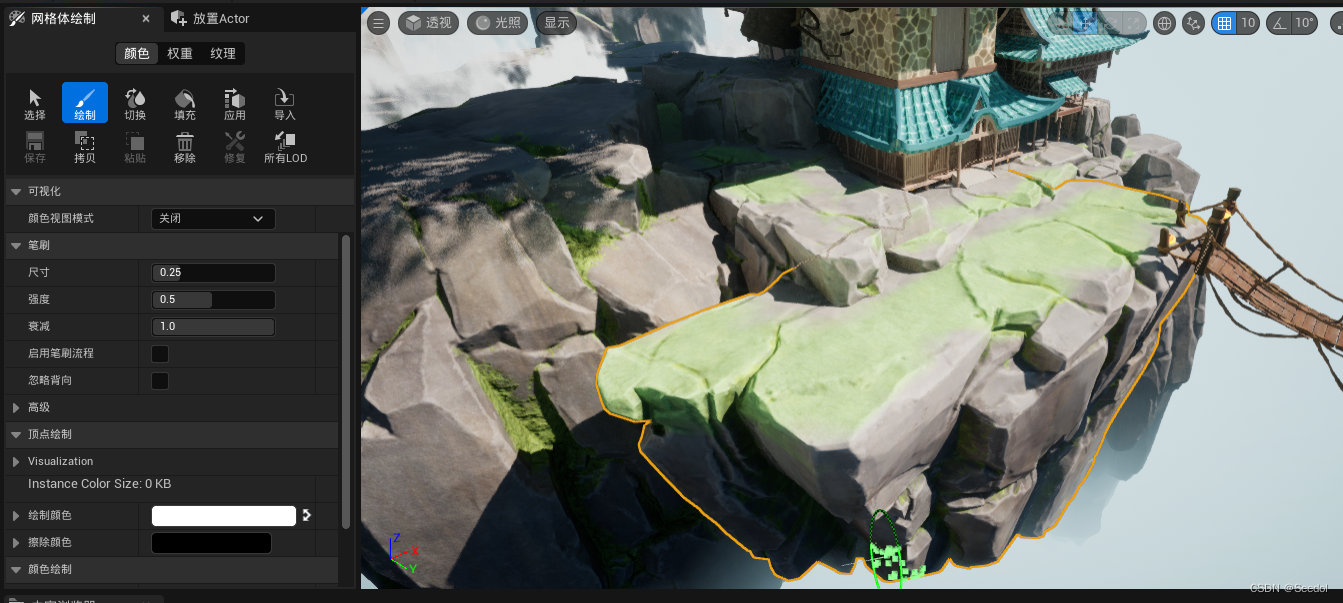The height and width of the screenshot is (603, 1343).
Task: Use the 应用 tool button
Action: [x=235, y=104]
